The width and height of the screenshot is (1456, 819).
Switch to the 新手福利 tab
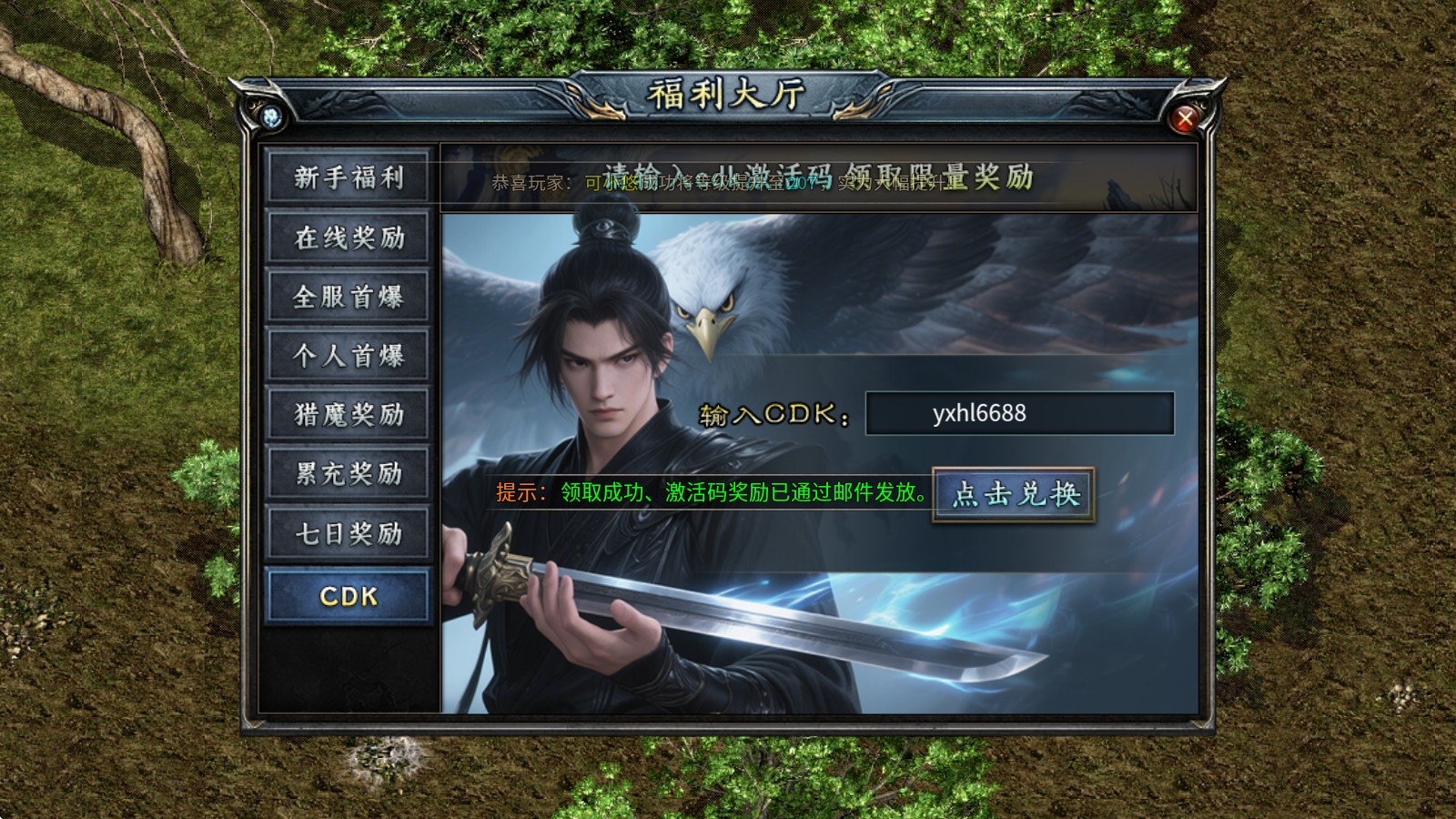tap(348, 177)
